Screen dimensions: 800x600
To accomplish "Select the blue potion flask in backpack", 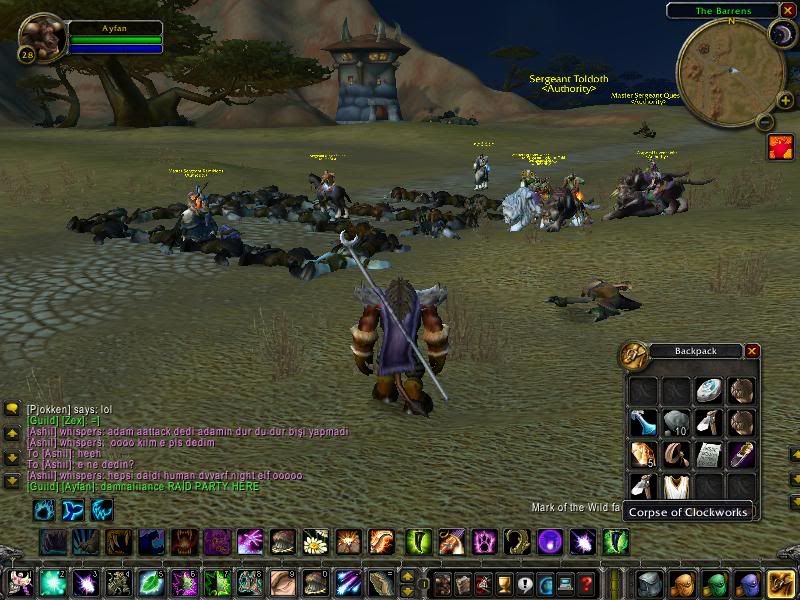I will (x=643, y=422).
